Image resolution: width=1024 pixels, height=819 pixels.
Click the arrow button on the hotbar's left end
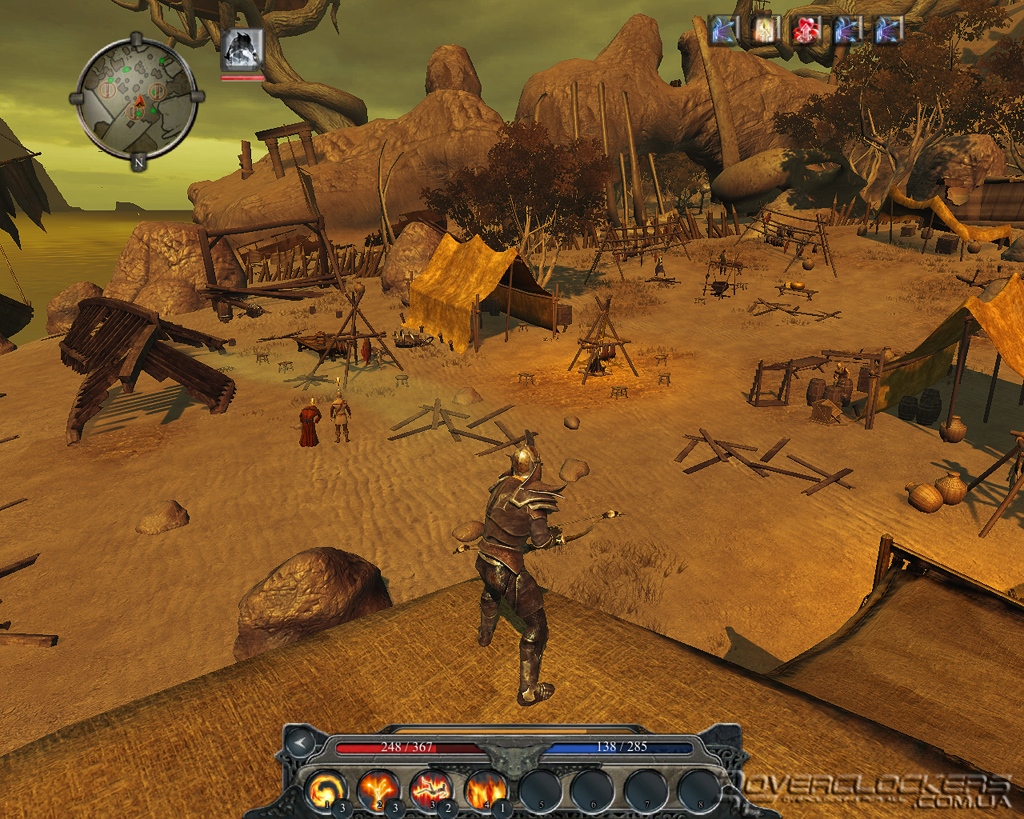(299, 741)
